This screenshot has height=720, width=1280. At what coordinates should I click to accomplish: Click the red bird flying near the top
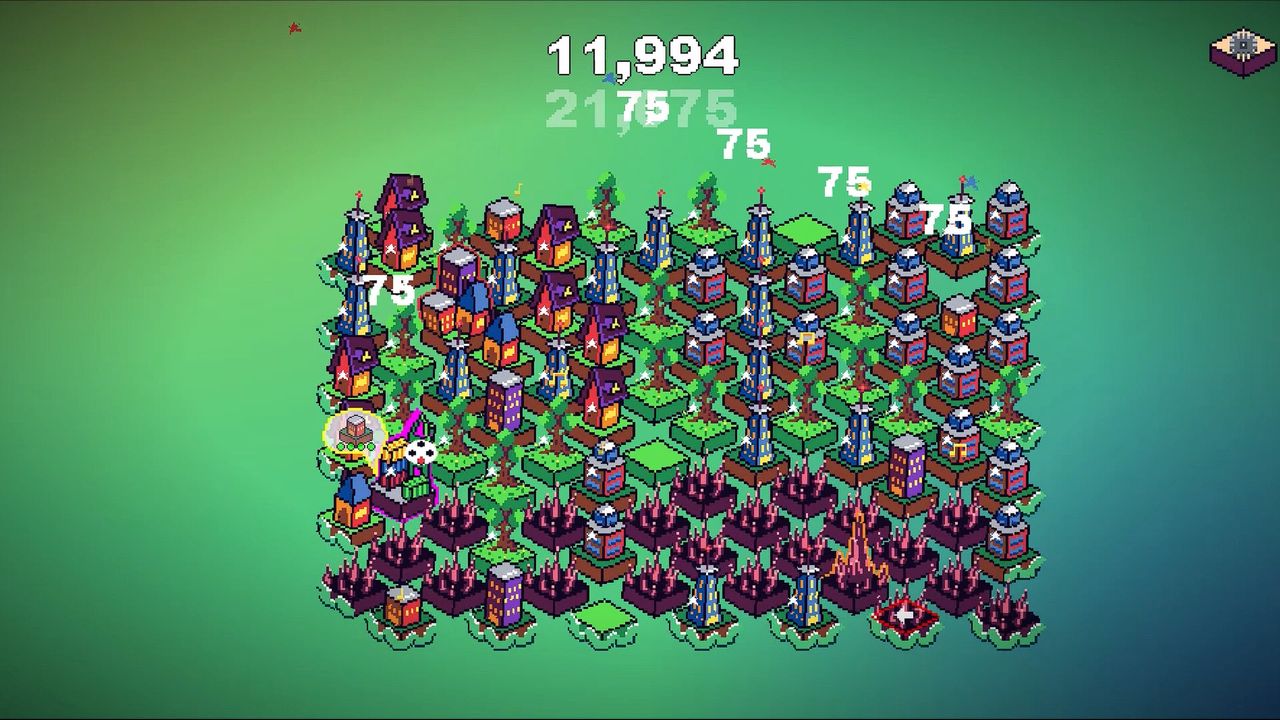tap(294, 27)
